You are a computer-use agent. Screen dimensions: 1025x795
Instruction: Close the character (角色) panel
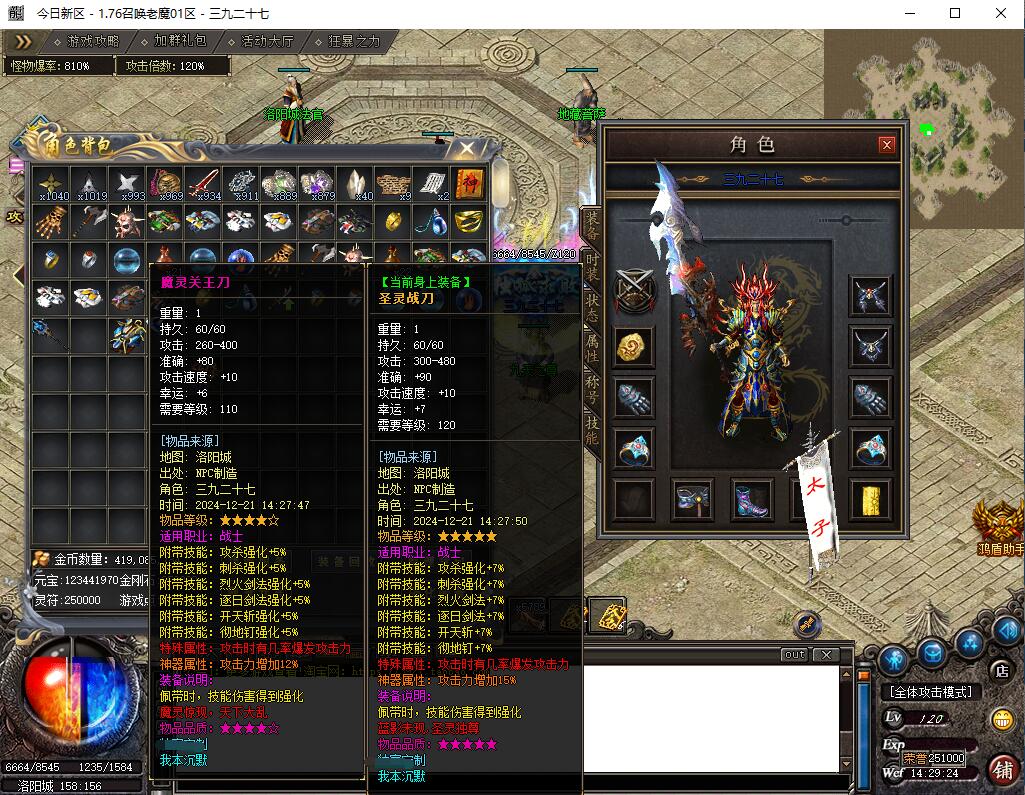pyautogui.click(x=886, y=145)
